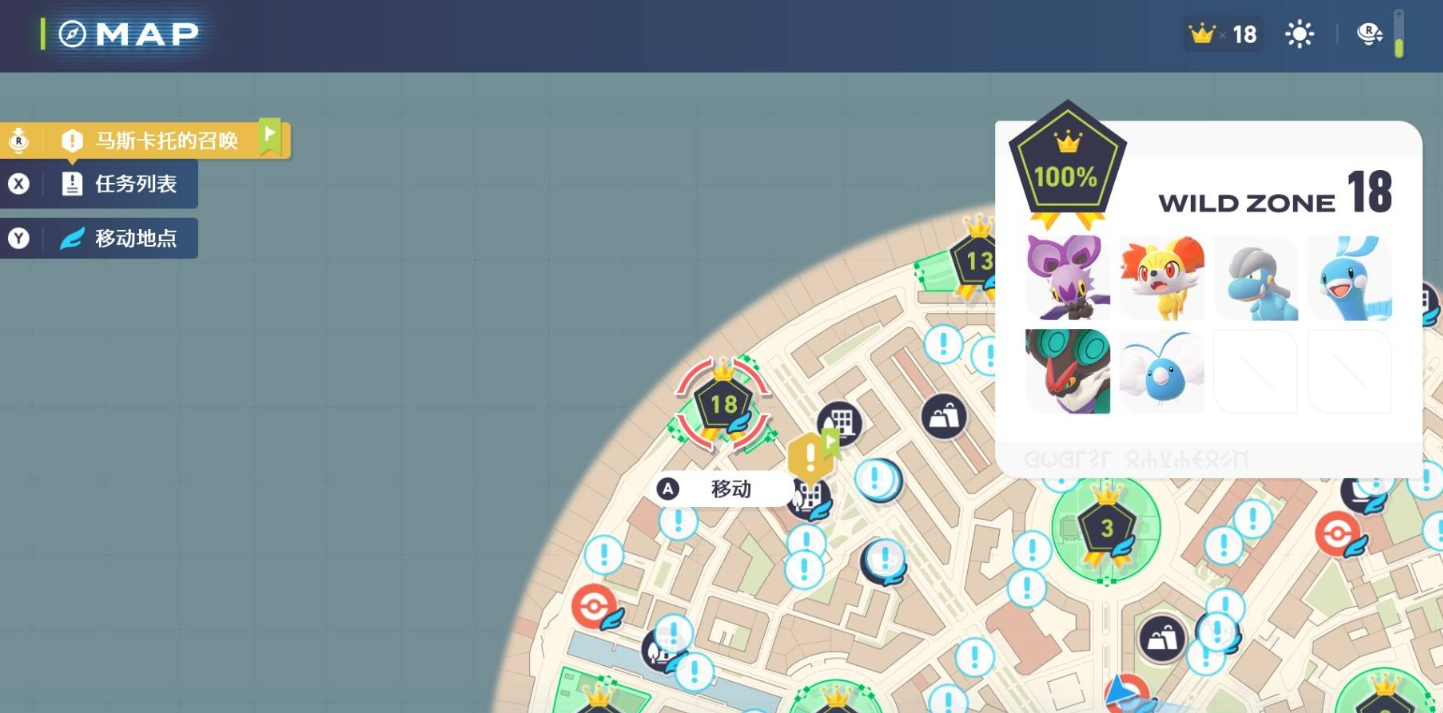The image size is (1443, 713).
Task: Click the sun time-of-day icon
Action: coord(1299,35)
